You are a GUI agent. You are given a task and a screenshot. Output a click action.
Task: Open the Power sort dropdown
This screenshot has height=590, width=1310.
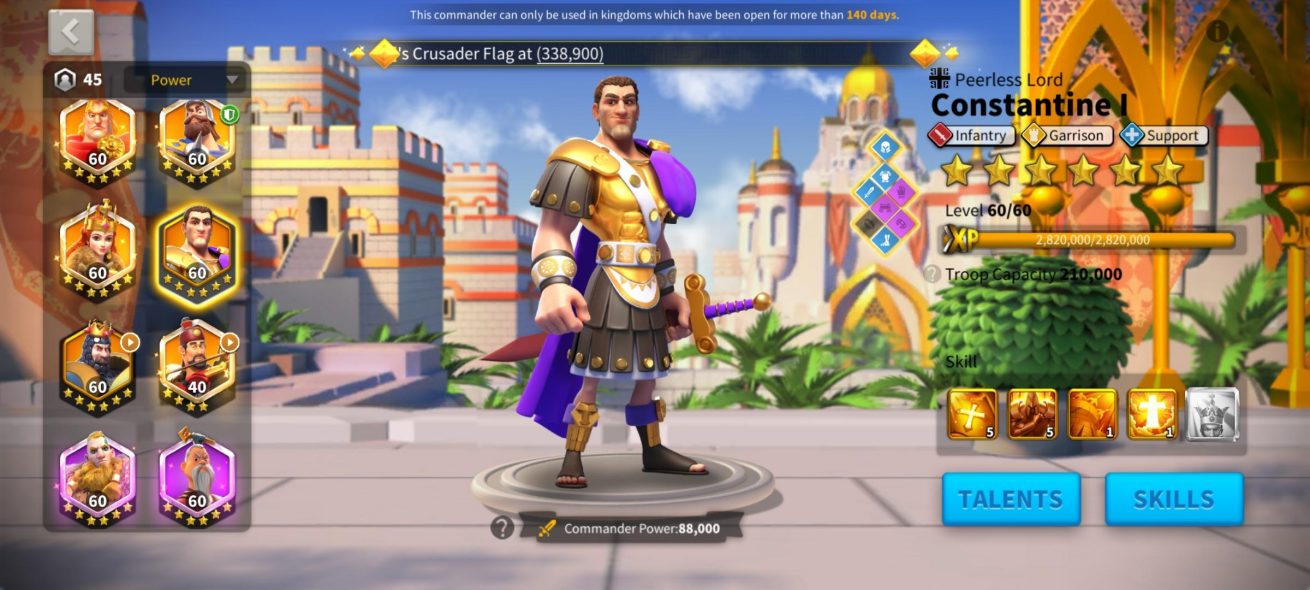point(186,80)
